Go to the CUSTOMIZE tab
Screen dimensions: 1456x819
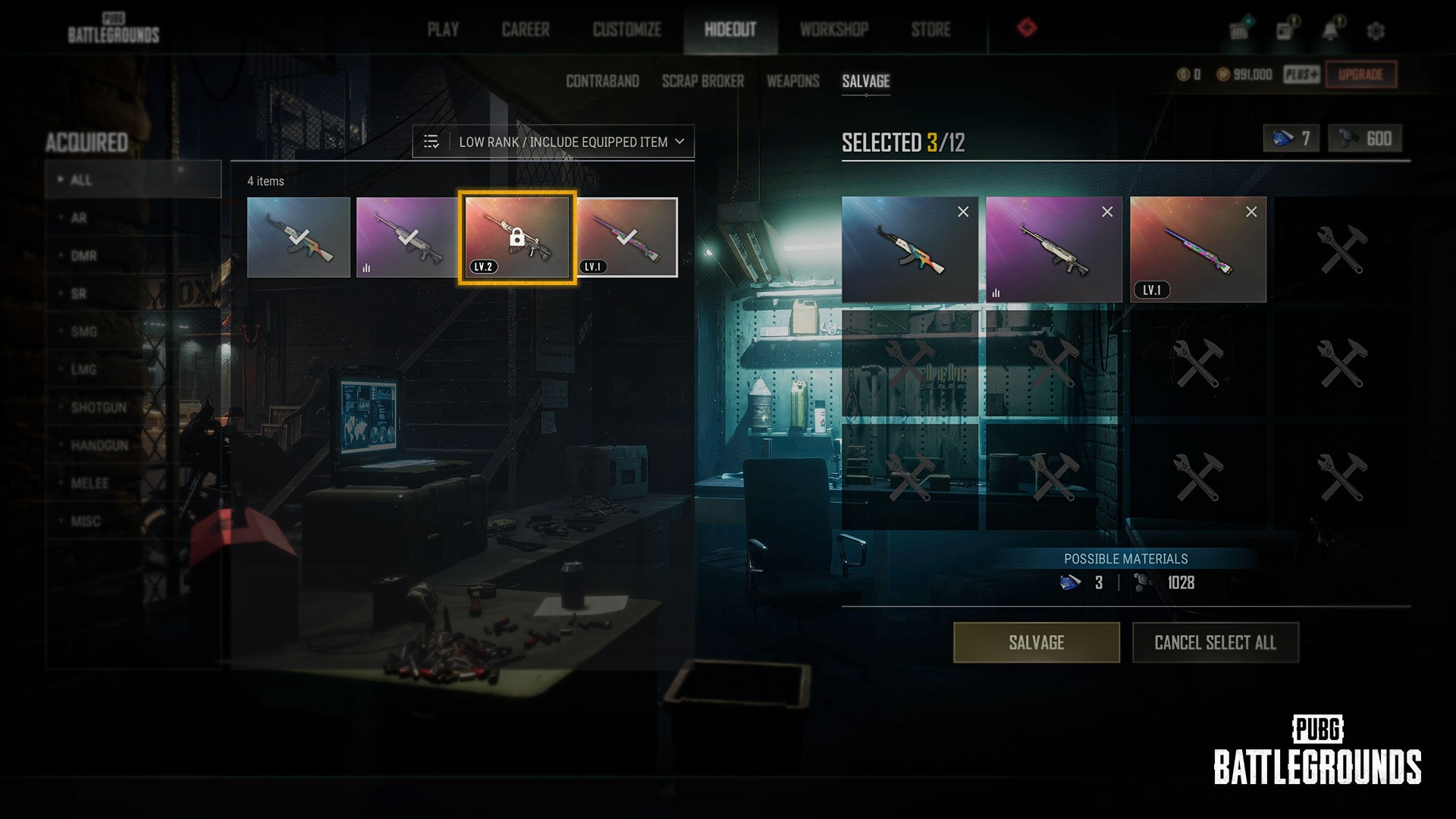pyautogui.click(x=627, y=30)
